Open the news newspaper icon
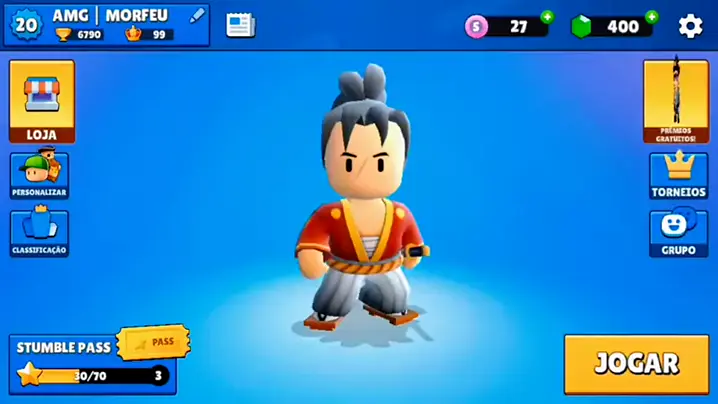718x404 pixels. click(240, 25)
